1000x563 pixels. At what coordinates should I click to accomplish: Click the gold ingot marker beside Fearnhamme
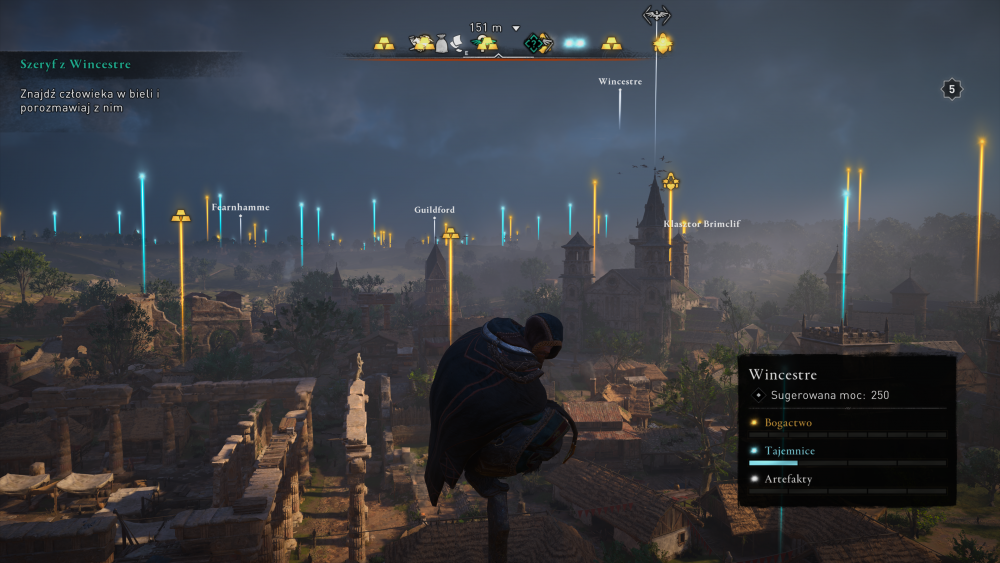tap(181, 215)
